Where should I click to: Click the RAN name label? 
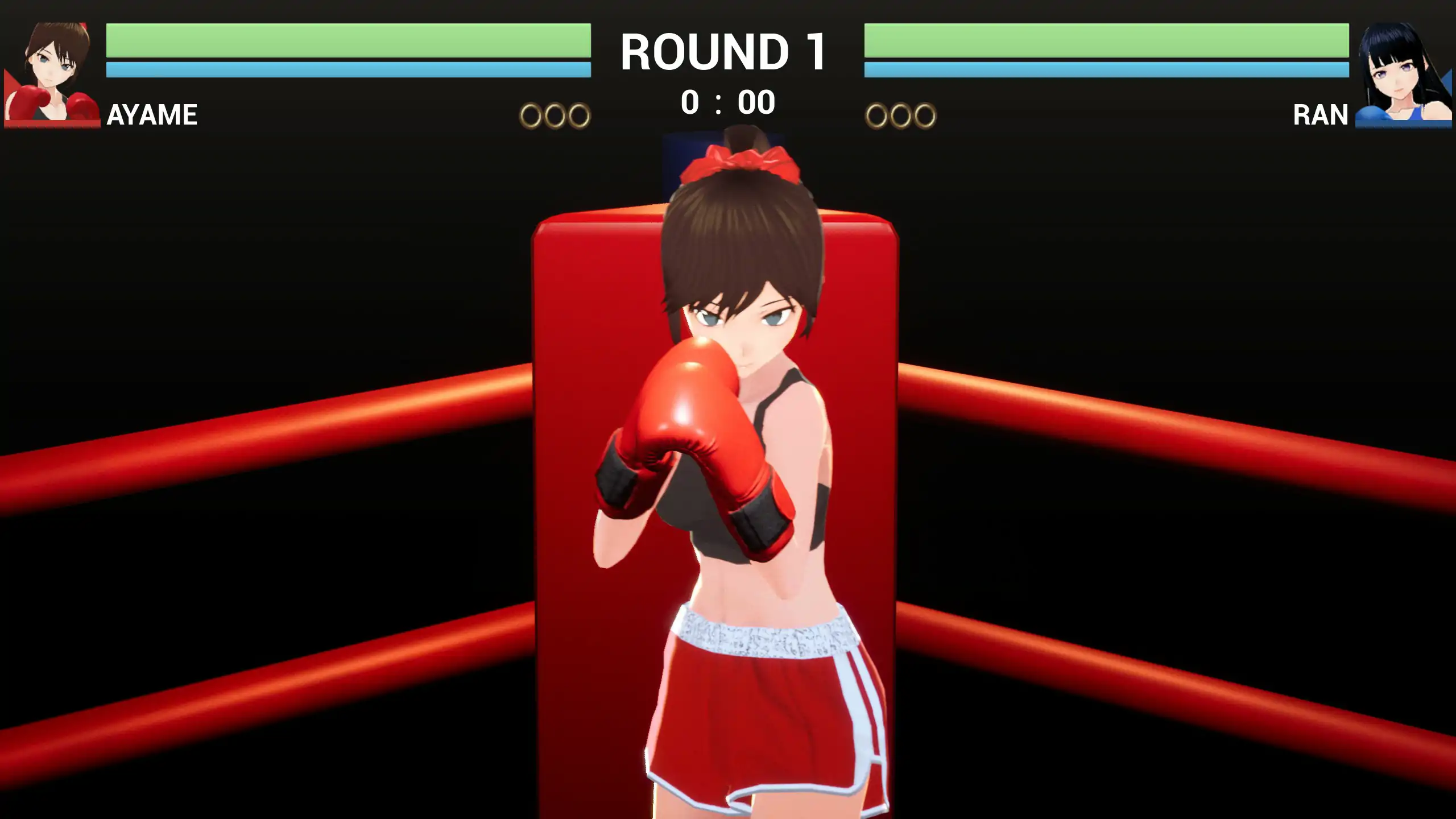(x=1322, y=114)
